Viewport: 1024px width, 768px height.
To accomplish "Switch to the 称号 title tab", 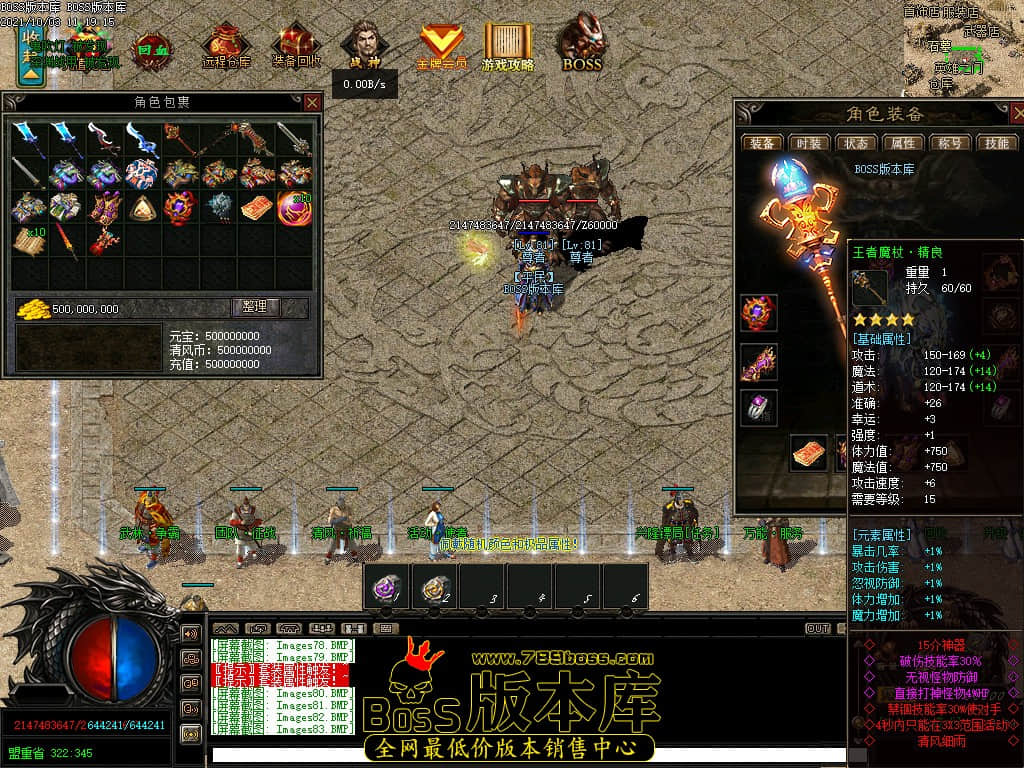I will pyautogui.click(x=950, y=143).
